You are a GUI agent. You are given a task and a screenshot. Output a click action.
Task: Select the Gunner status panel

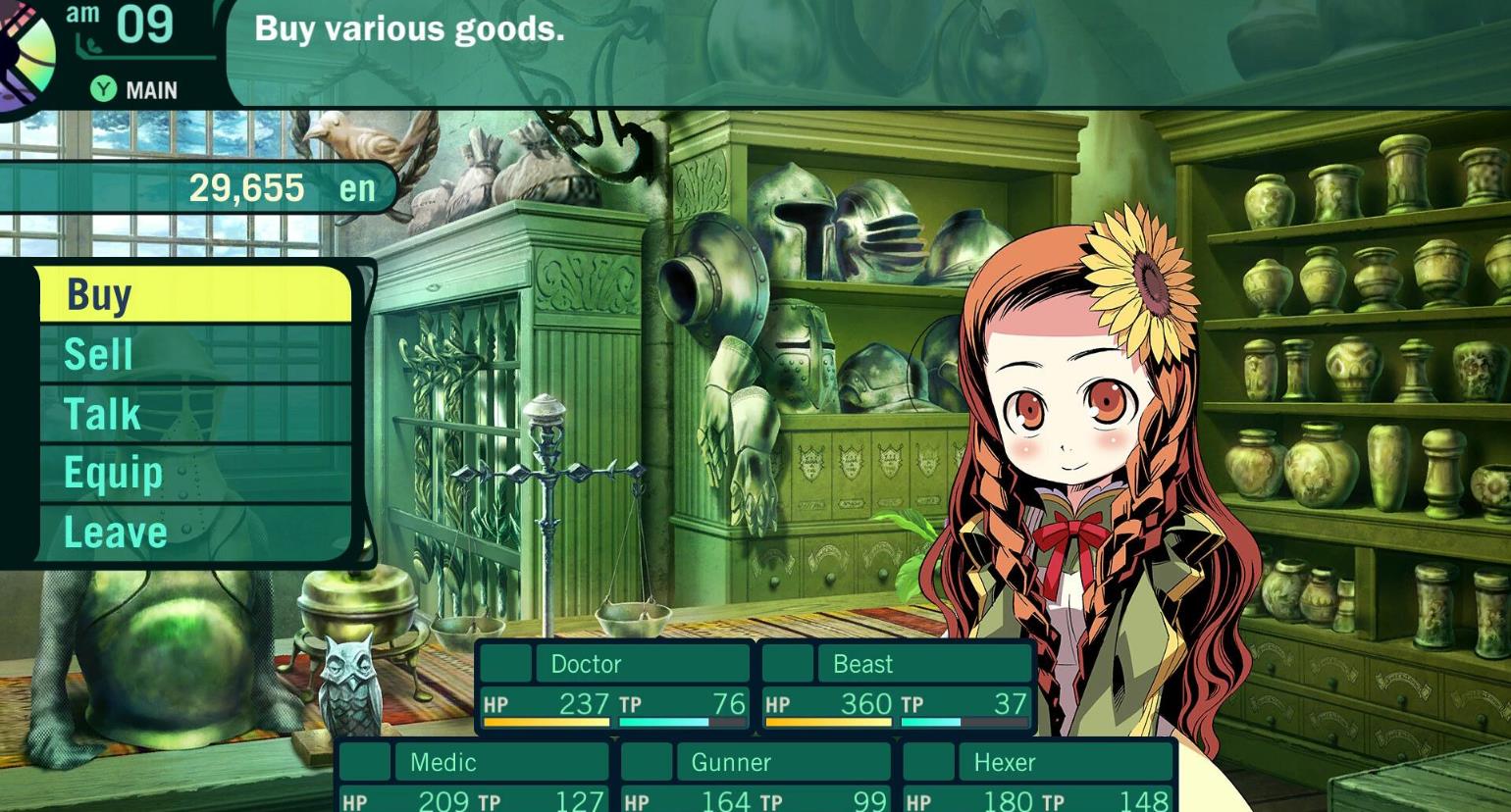click(x=755, y=780)
